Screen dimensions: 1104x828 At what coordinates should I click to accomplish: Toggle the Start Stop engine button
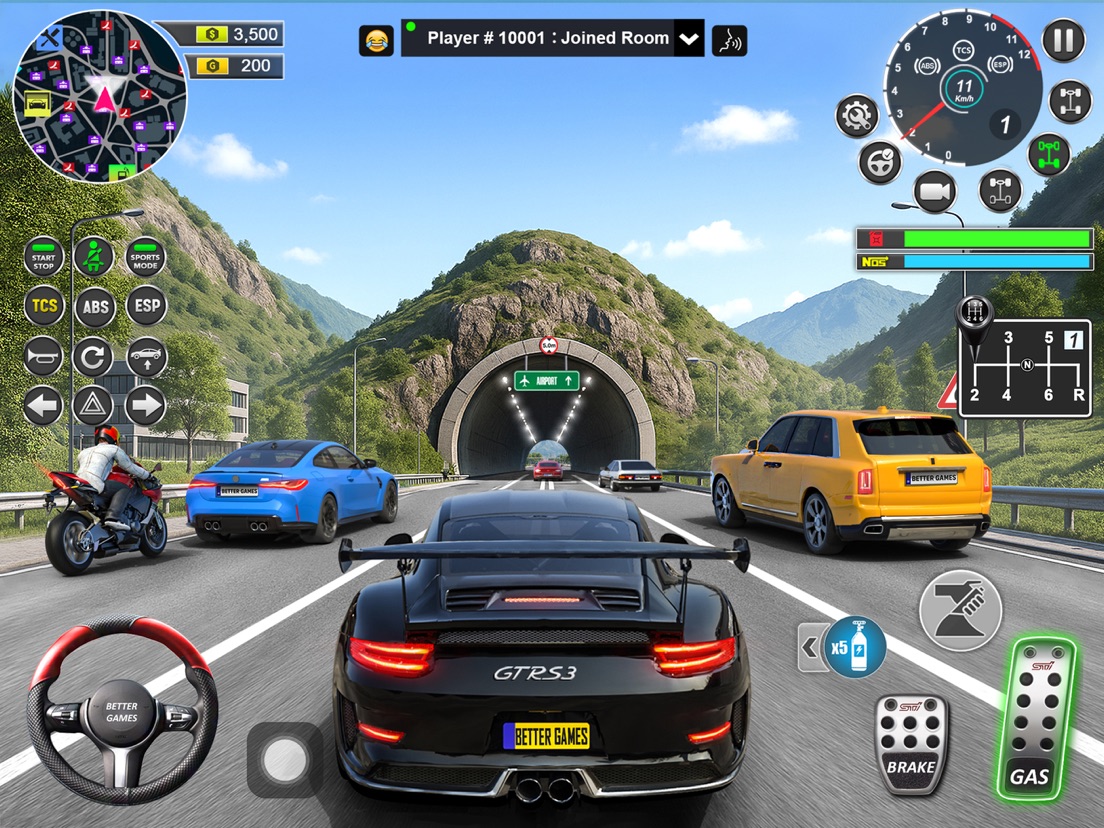pos(43,257)
